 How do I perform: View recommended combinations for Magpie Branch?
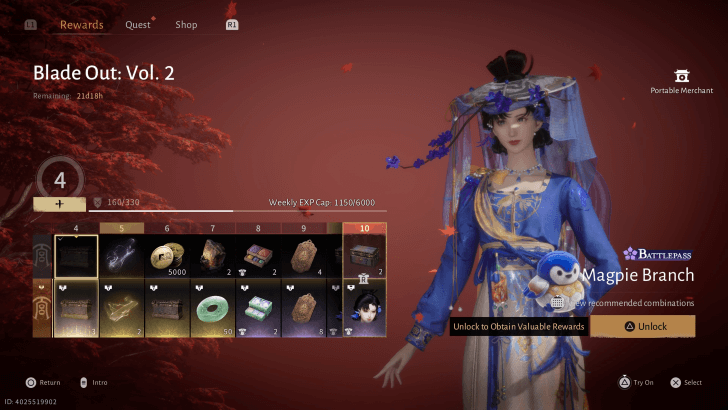point(635,301)
